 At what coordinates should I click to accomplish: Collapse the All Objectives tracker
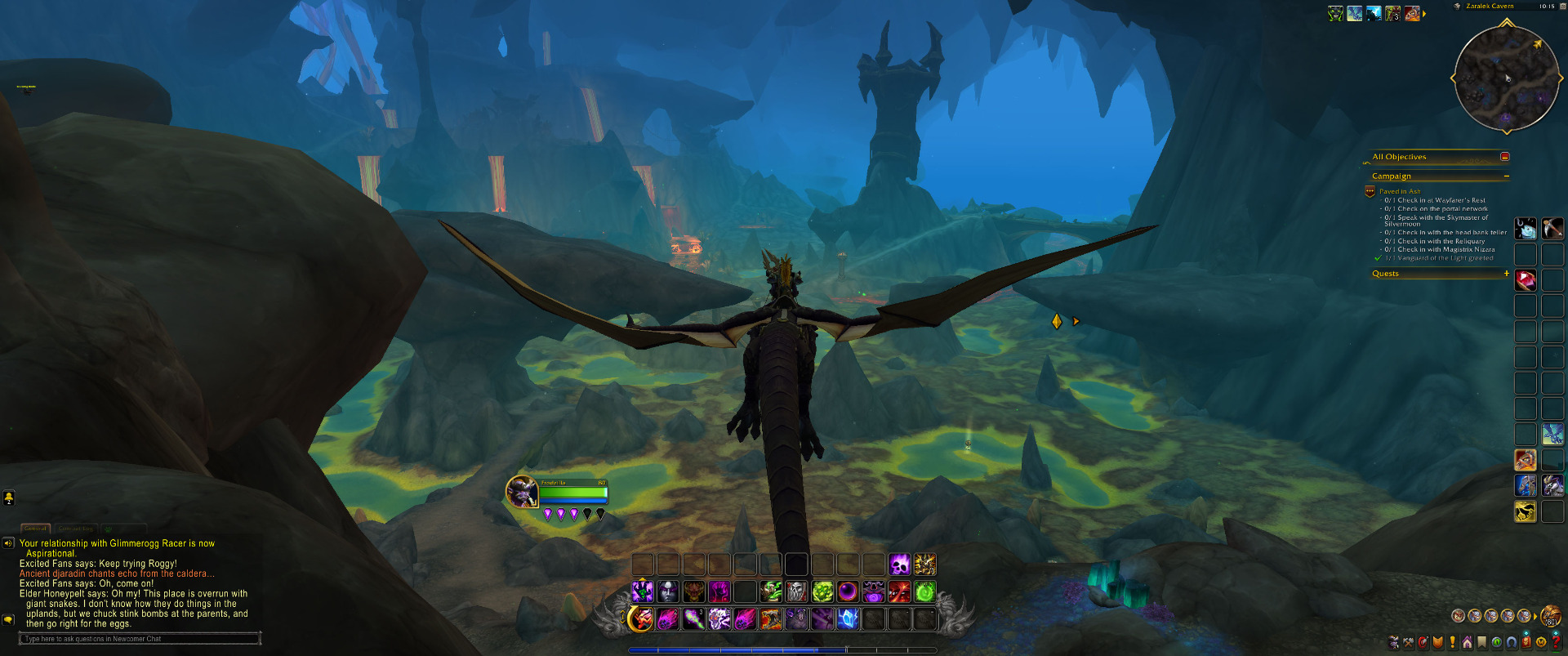1504,157
